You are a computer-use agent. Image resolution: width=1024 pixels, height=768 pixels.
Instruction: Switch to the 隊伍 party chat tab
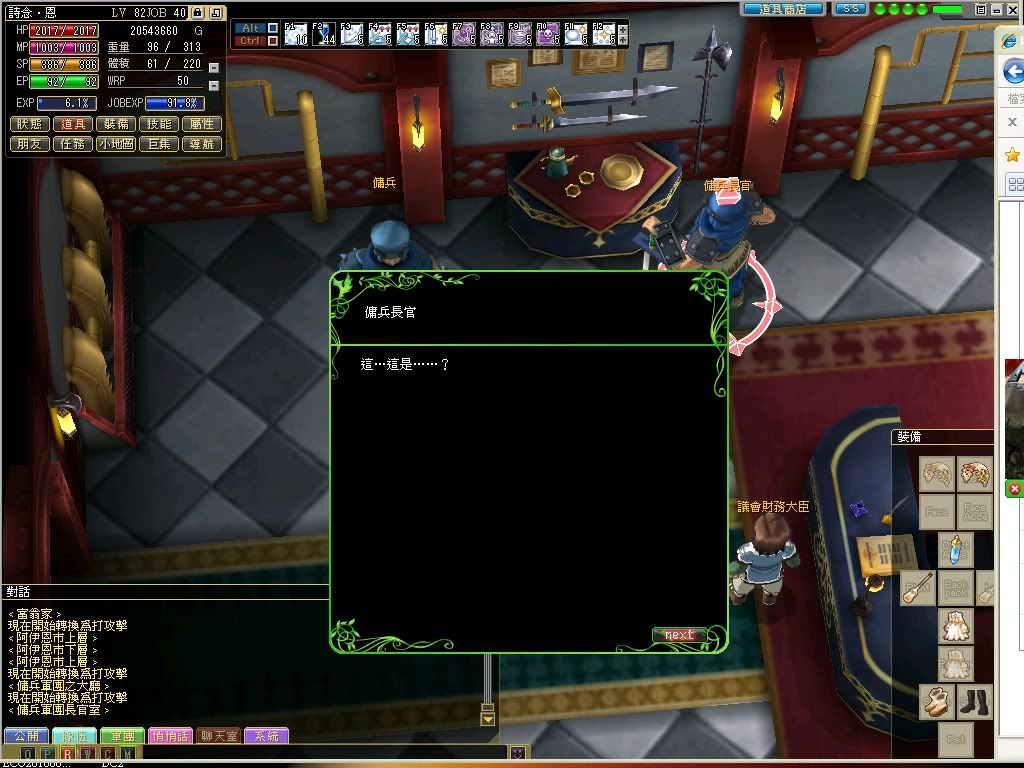[74, 736]
